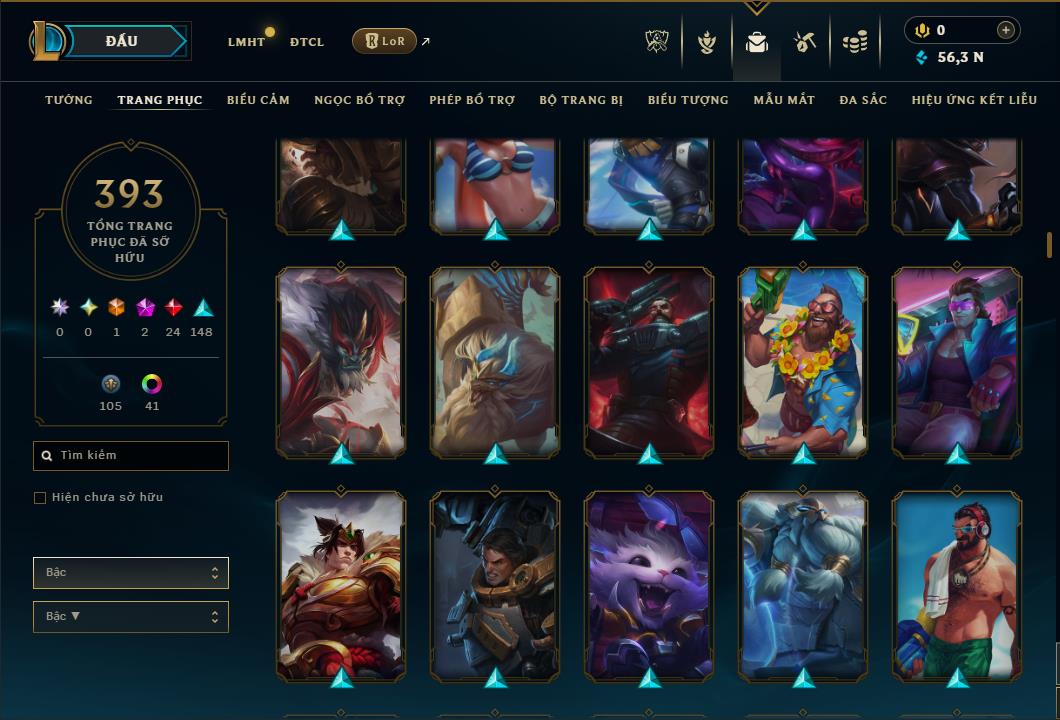
Task: Select the BIỂU CẢM tab
Action: 258,100
